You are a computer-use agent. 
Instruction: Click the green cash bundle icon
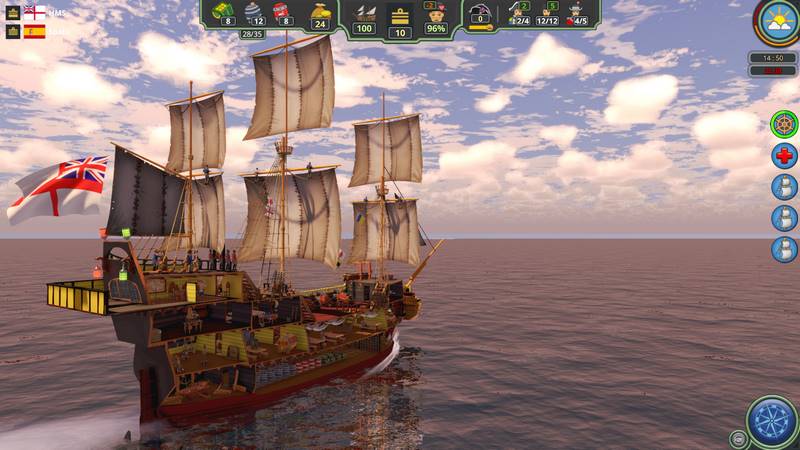coord(224,11)
